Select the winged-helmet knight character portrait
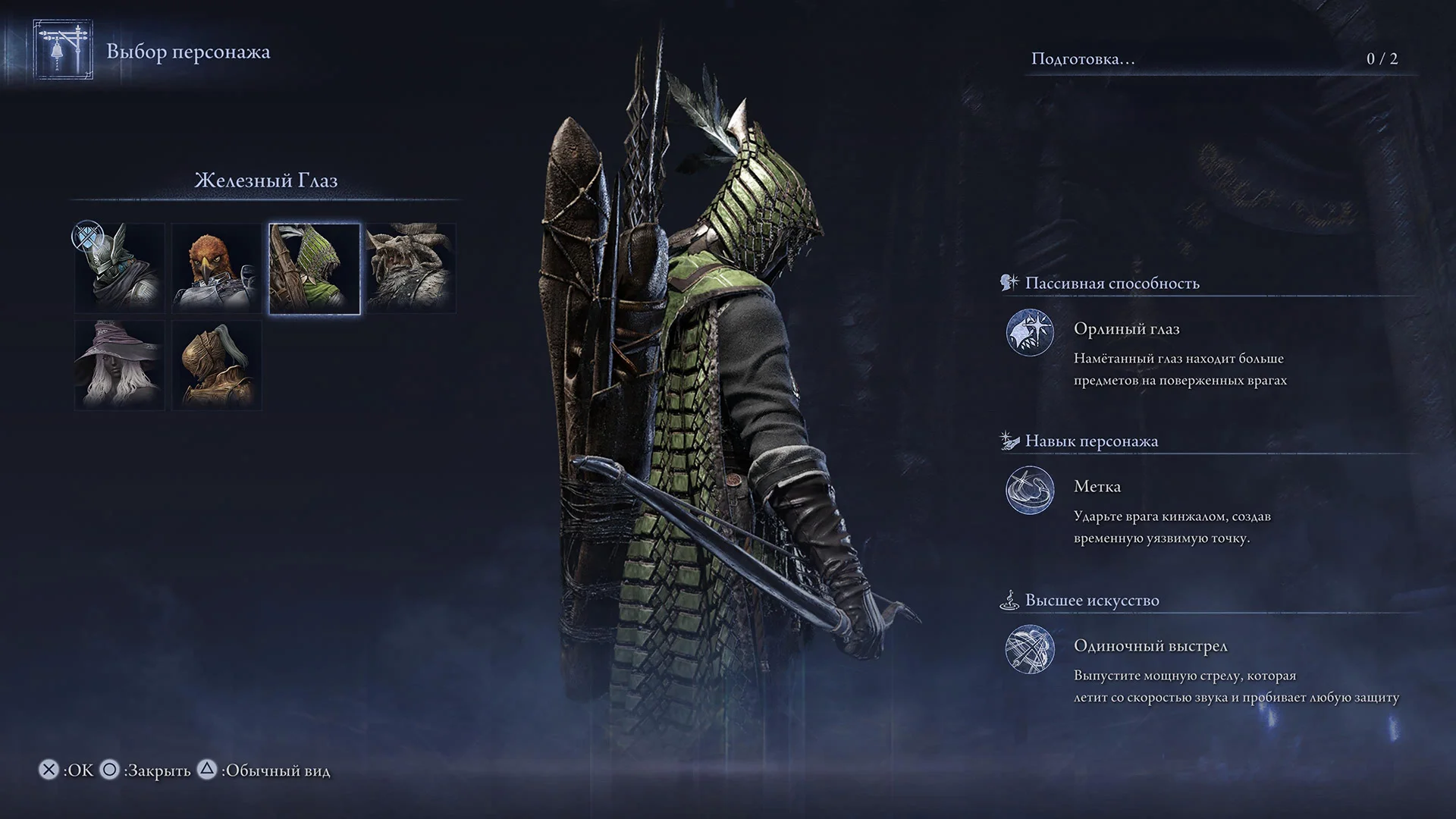The image size is (1456, 819). click(120, 268)
